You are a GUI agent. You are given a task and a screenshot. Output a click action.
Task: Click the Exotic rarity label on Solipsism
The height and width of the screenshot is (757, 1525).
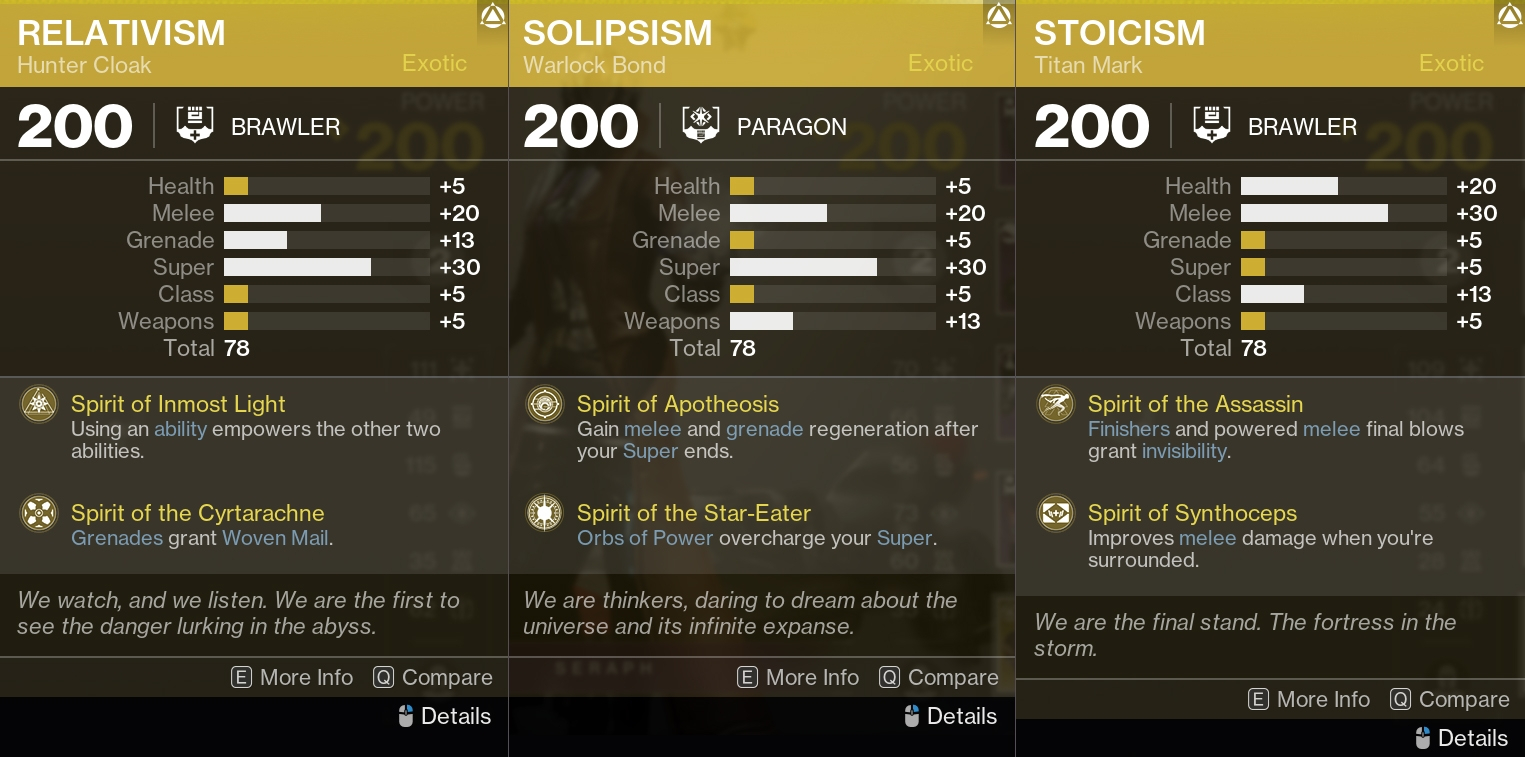coord(940,63)
